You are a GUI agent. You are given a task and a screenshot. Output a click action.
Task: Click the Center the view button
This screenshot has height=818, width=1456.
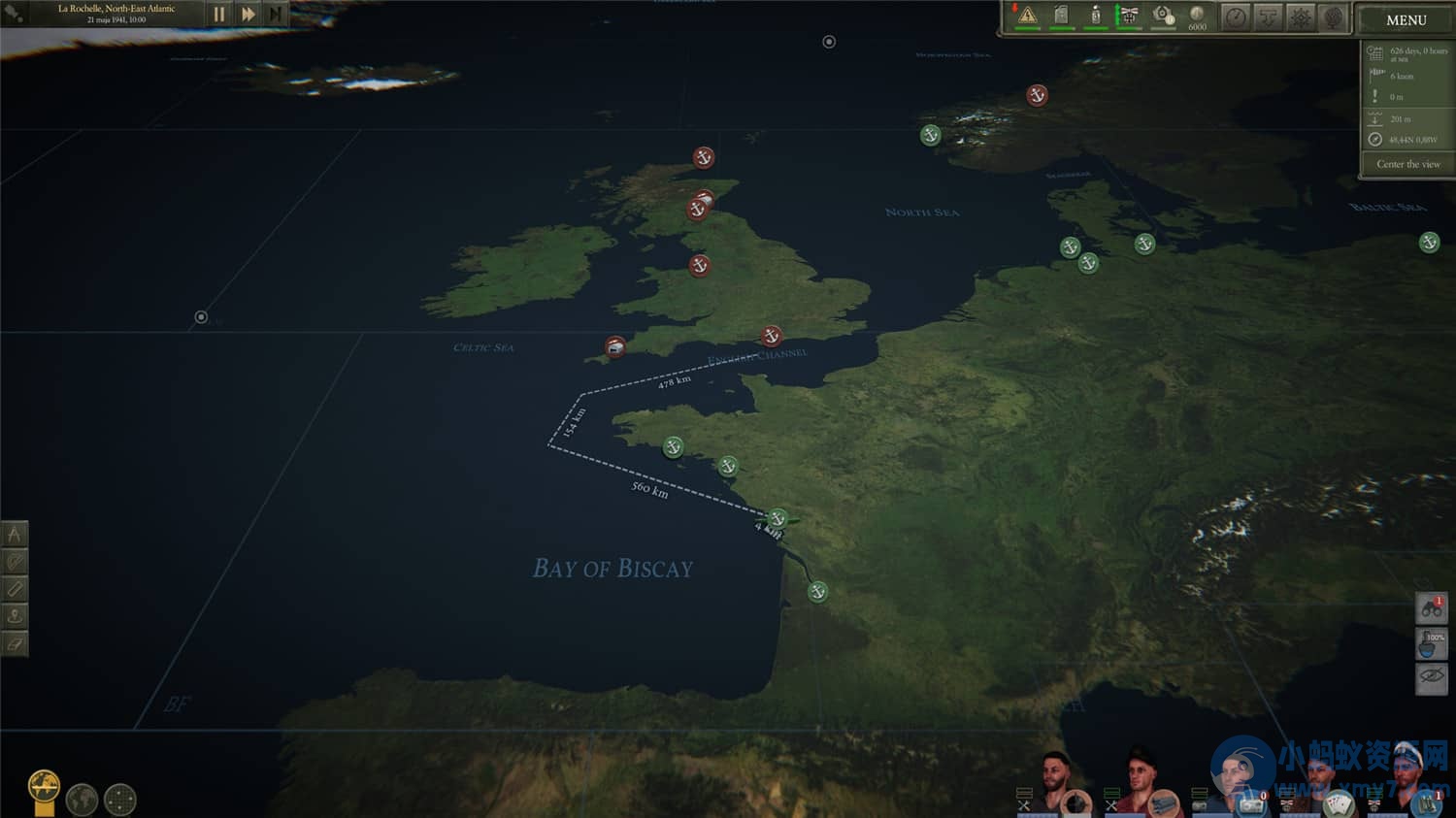point(1407,164)
